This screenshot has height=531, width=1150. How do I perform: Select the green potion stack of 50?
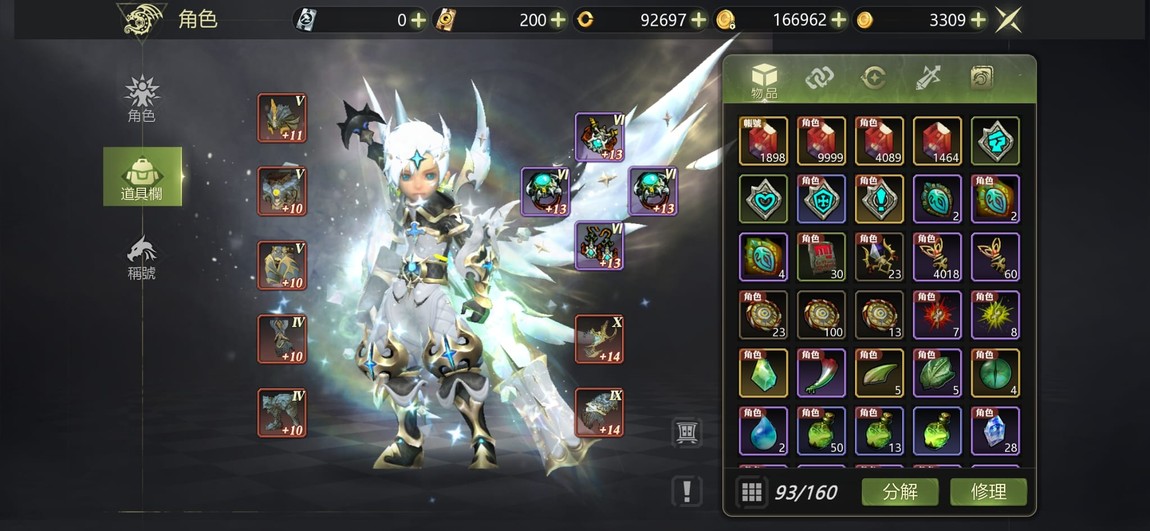click(x=821, y=431)
